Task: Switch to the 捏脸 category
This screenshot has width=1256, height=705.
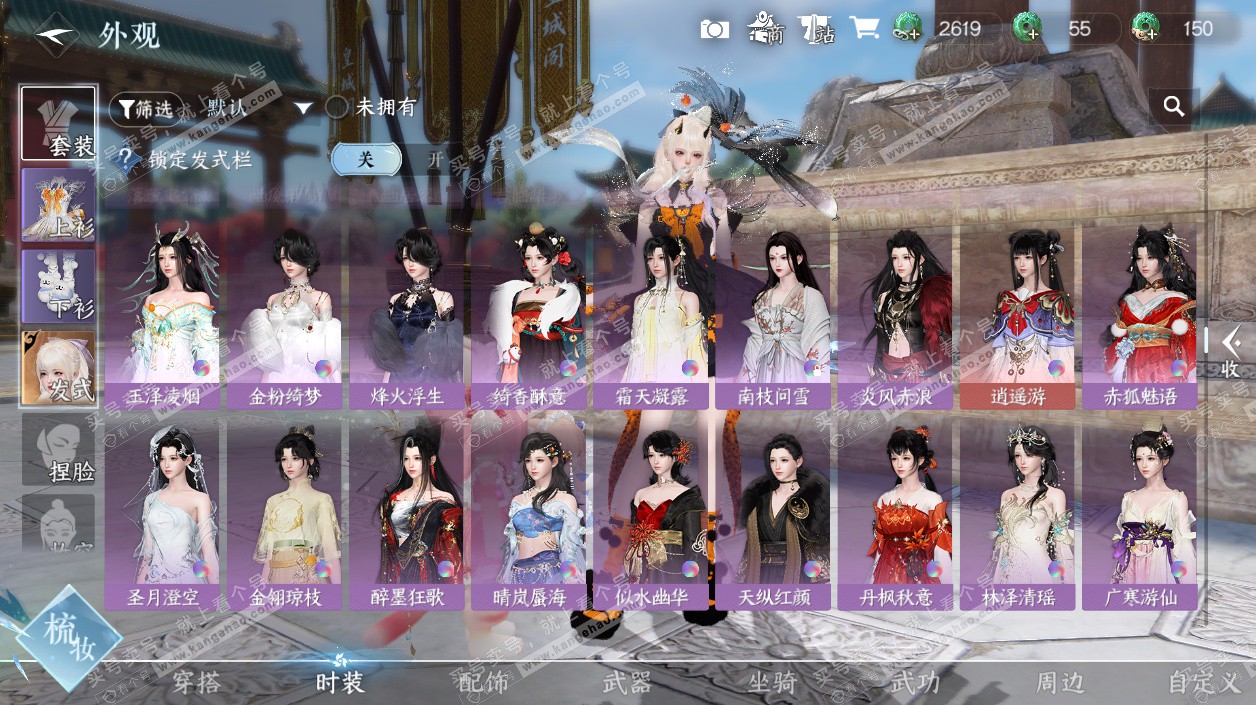Action: 59,450
